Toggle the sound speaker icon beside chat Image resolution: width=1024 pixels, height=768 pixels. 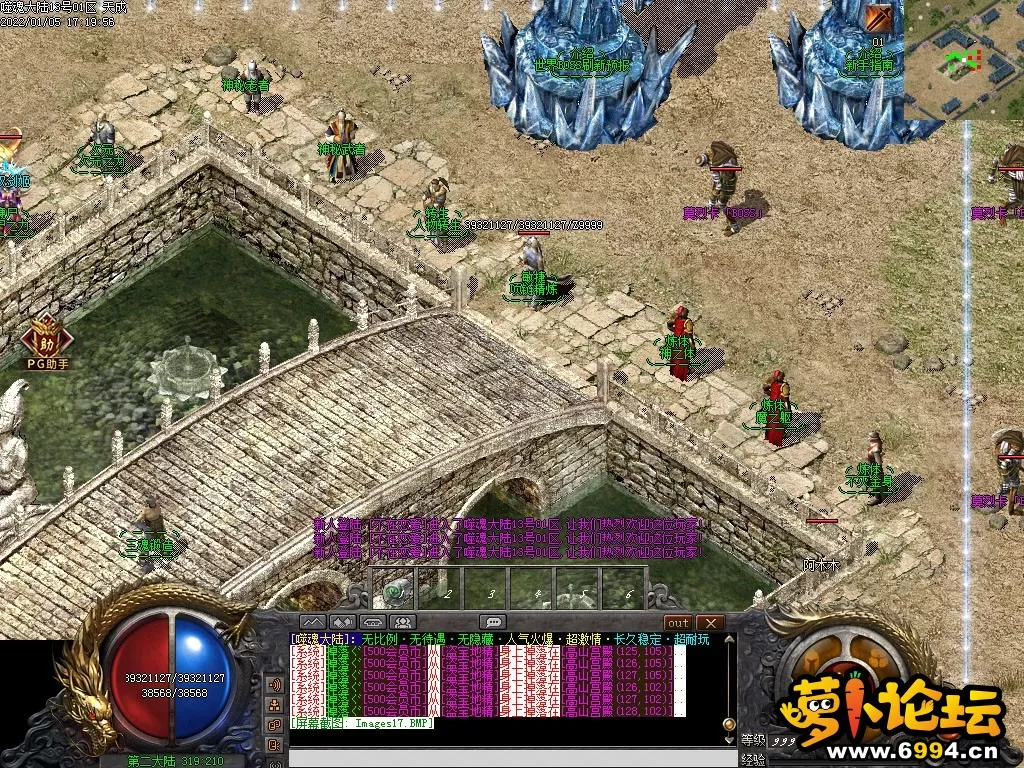click(x=275, y=685)
